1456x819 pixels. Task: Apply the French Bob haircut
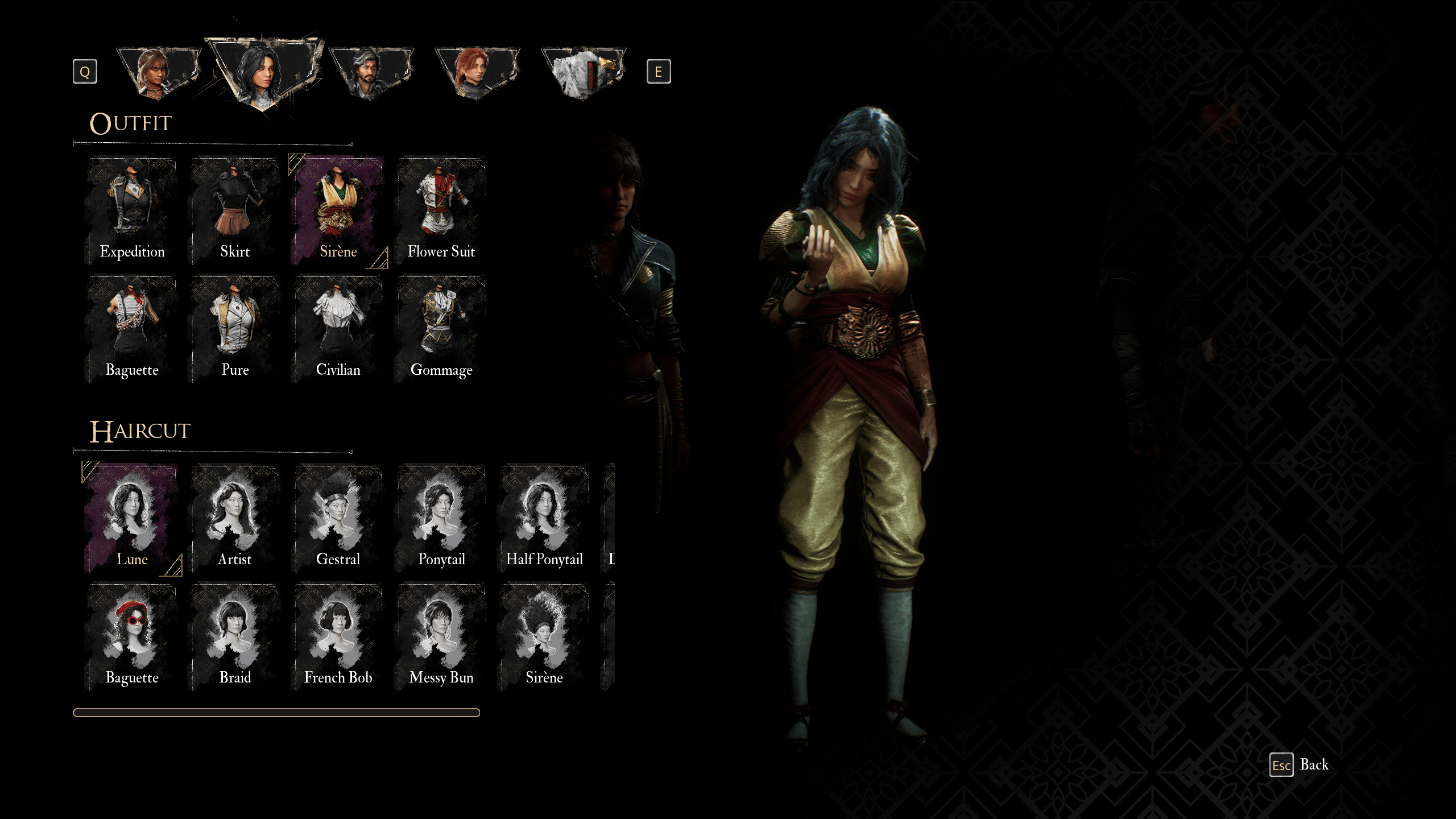pyautogui.click(x=338, y=637)
